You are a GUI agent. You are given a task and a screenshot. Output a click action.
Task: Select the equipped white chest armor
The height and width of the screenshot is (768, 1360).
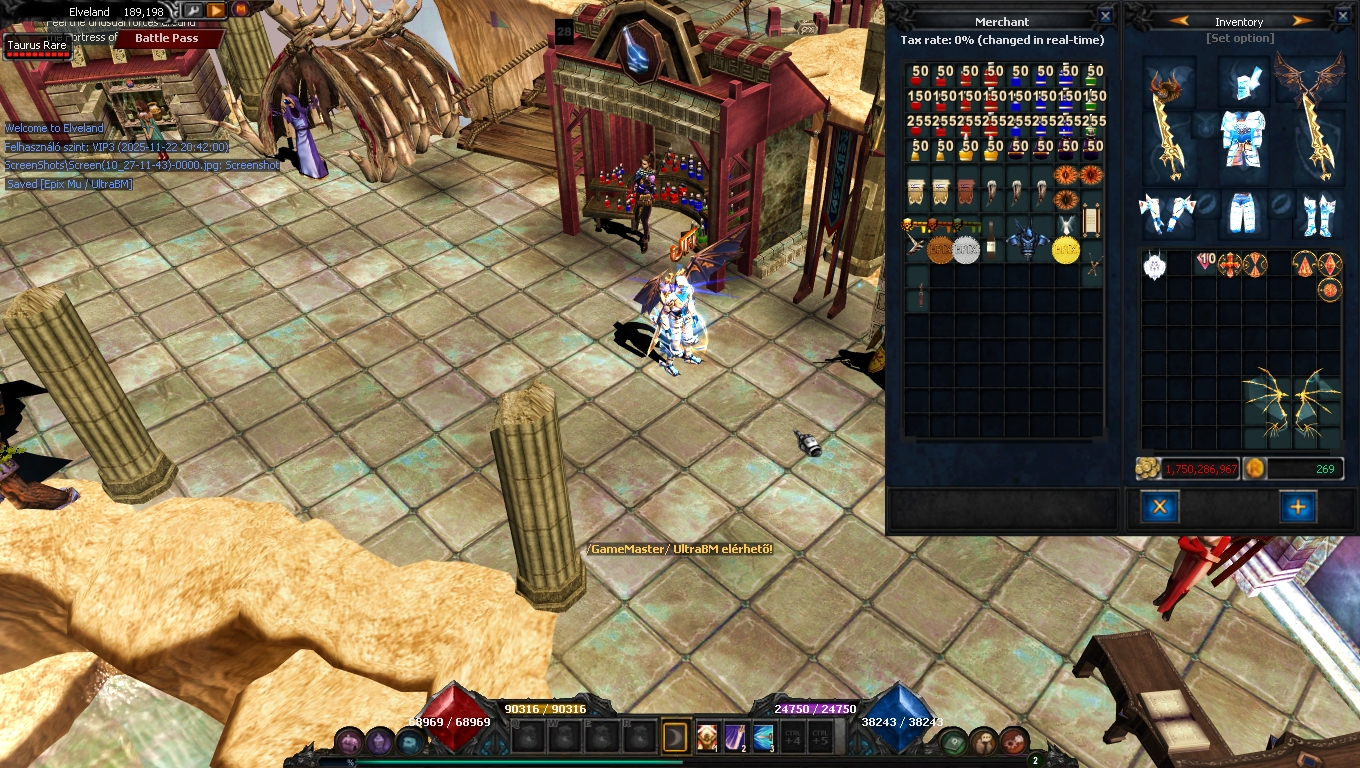coord(1242,138)
